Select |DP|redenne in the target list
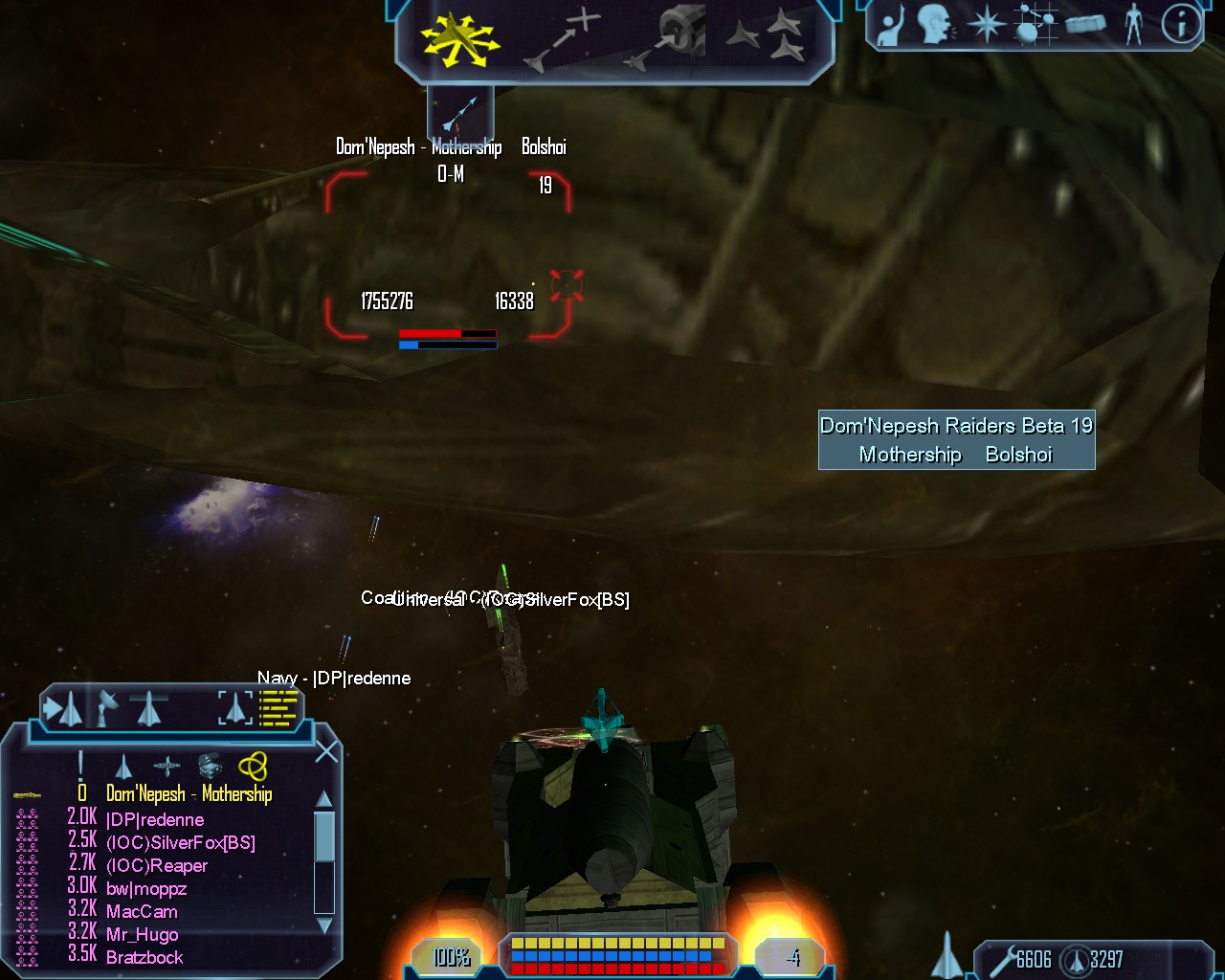 [x=155, y=820]
